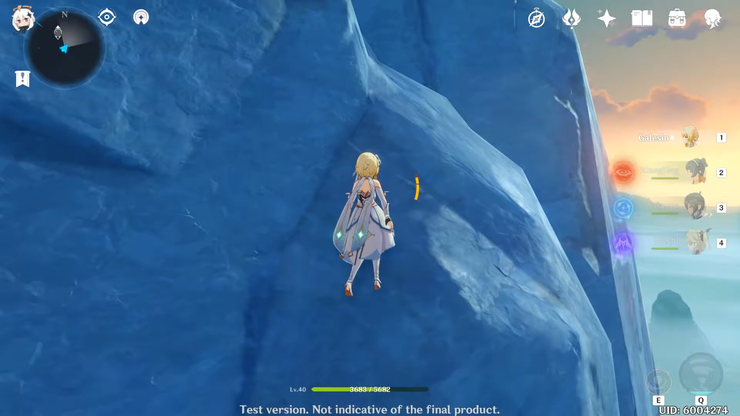Use the small elemental skill button

pos(658,381)
